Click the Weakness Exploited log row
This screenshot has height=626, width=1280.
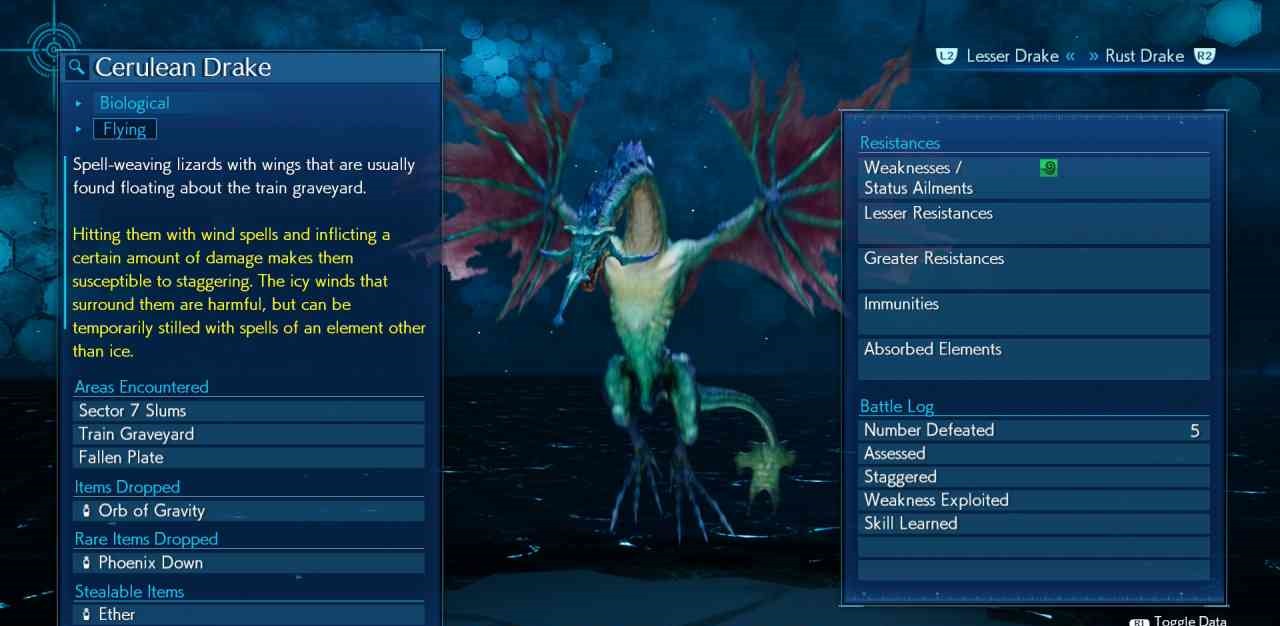point(1033,500)
